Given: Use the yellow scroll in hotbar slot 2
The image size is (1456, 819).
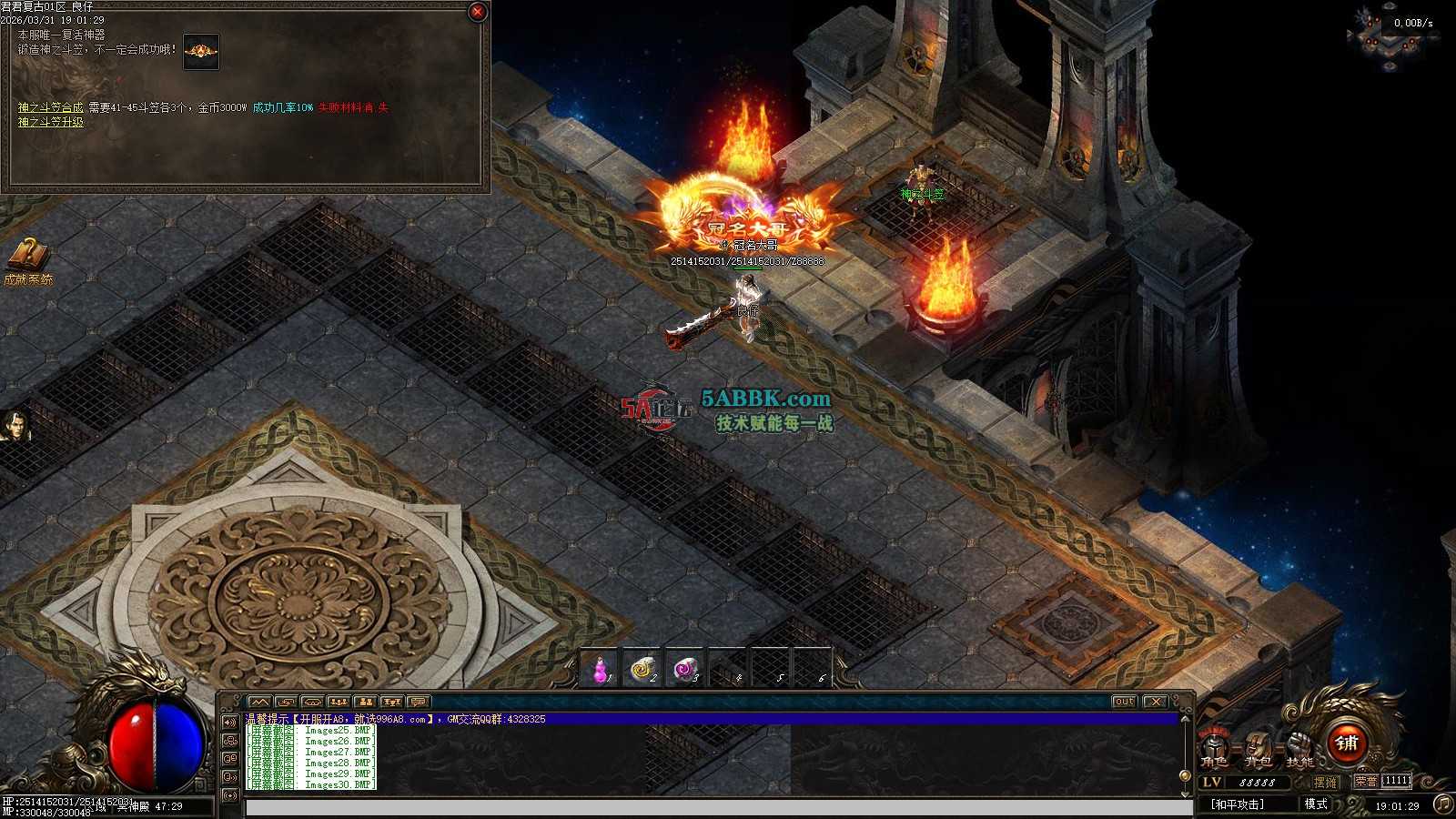Looking at the screenshot, I should [x=642, y=671].
